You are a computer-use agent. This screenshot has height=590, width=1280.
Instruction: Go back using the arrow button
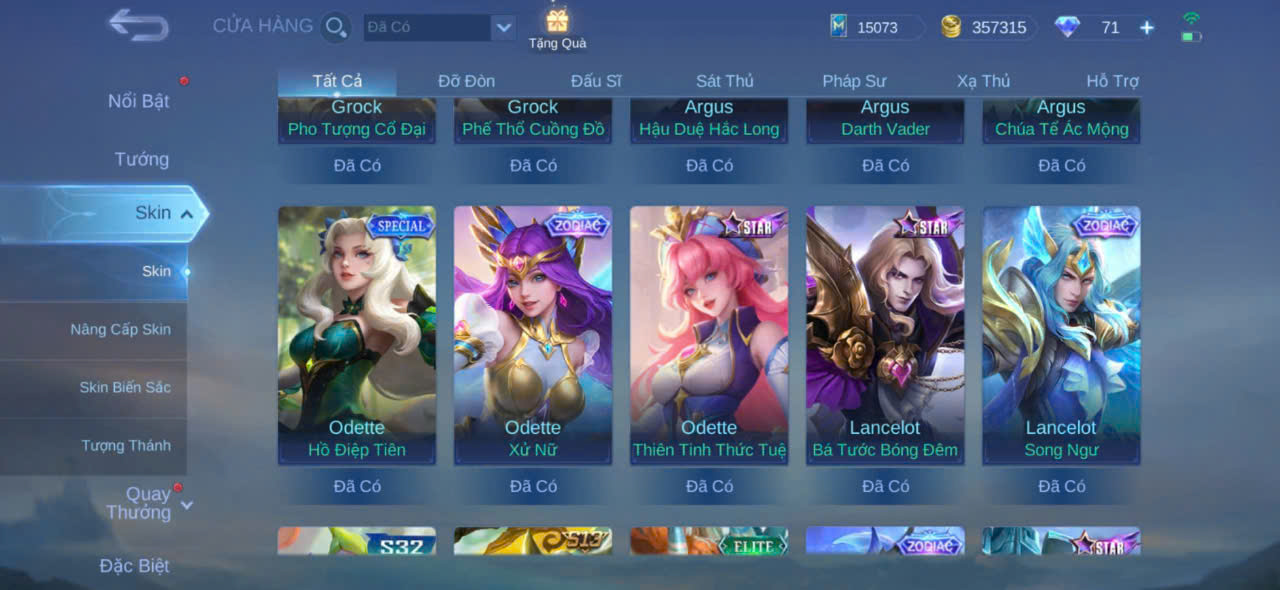tap(138, 25)
